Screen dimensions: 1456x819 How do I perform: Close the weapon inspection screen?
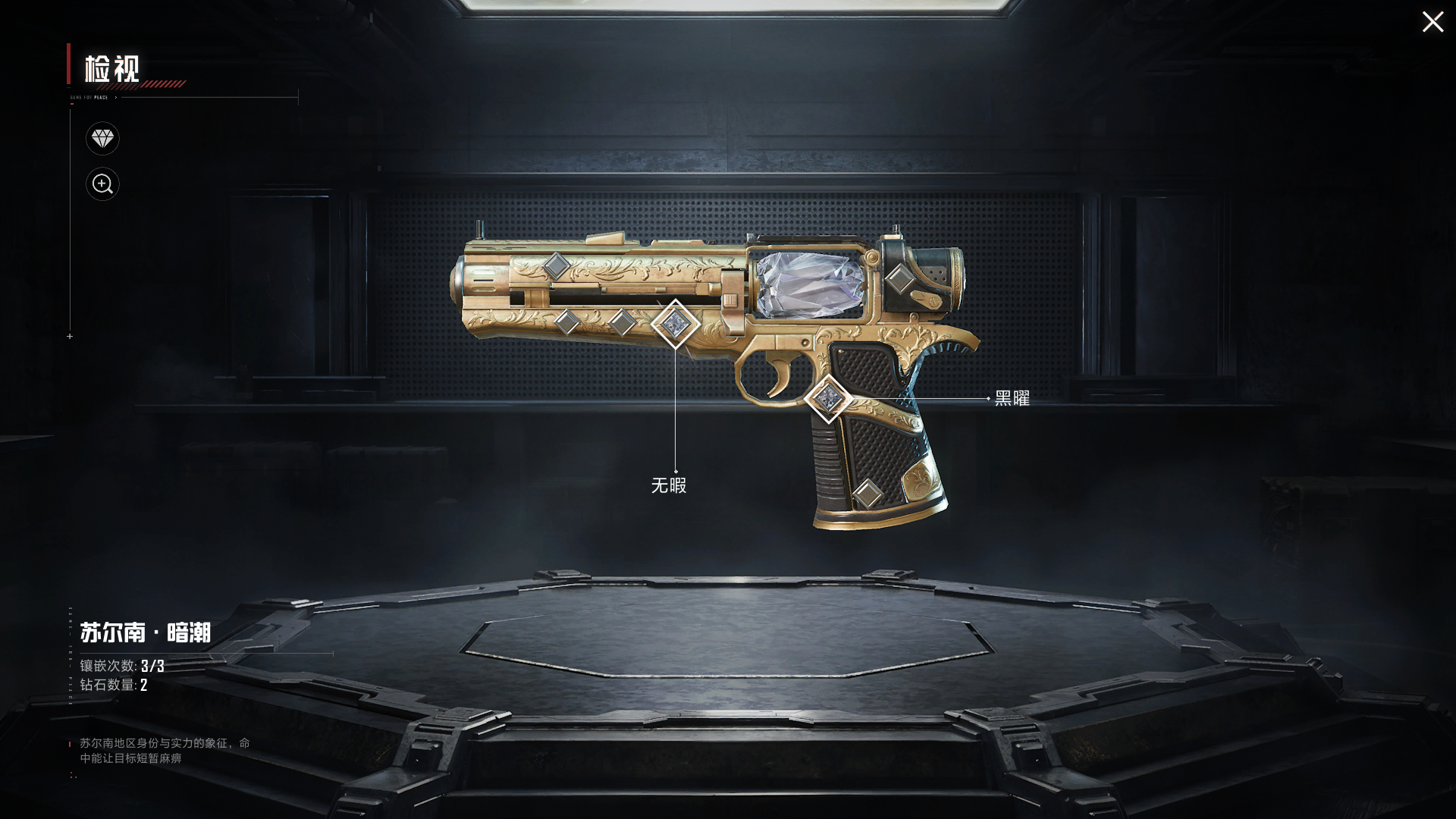pos(1432,22)
